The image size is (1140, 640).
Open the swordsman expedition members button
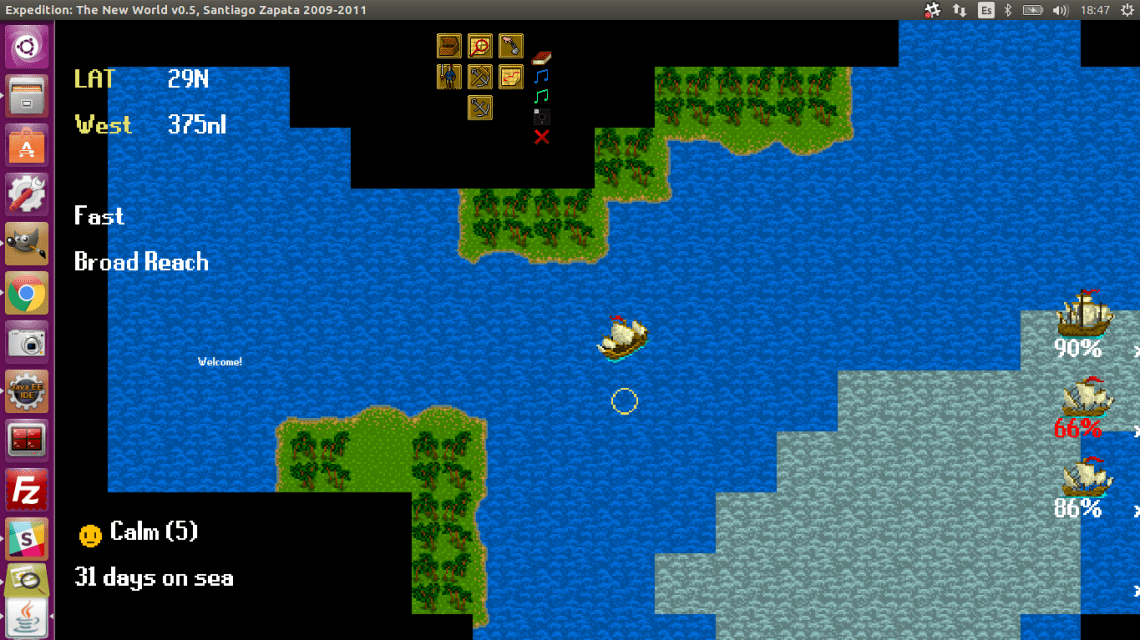pyautogui.click(x=449, y=77)
